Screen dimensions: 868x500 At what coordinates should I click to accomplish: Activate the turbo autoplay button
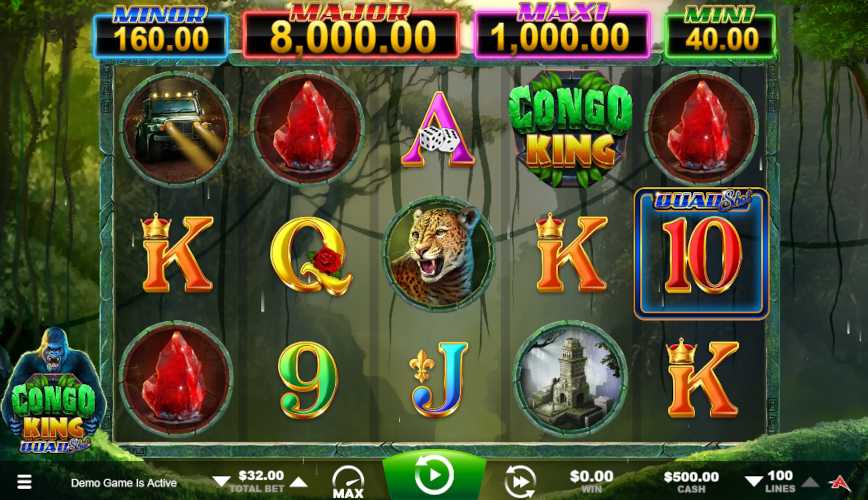pos(519,481)
